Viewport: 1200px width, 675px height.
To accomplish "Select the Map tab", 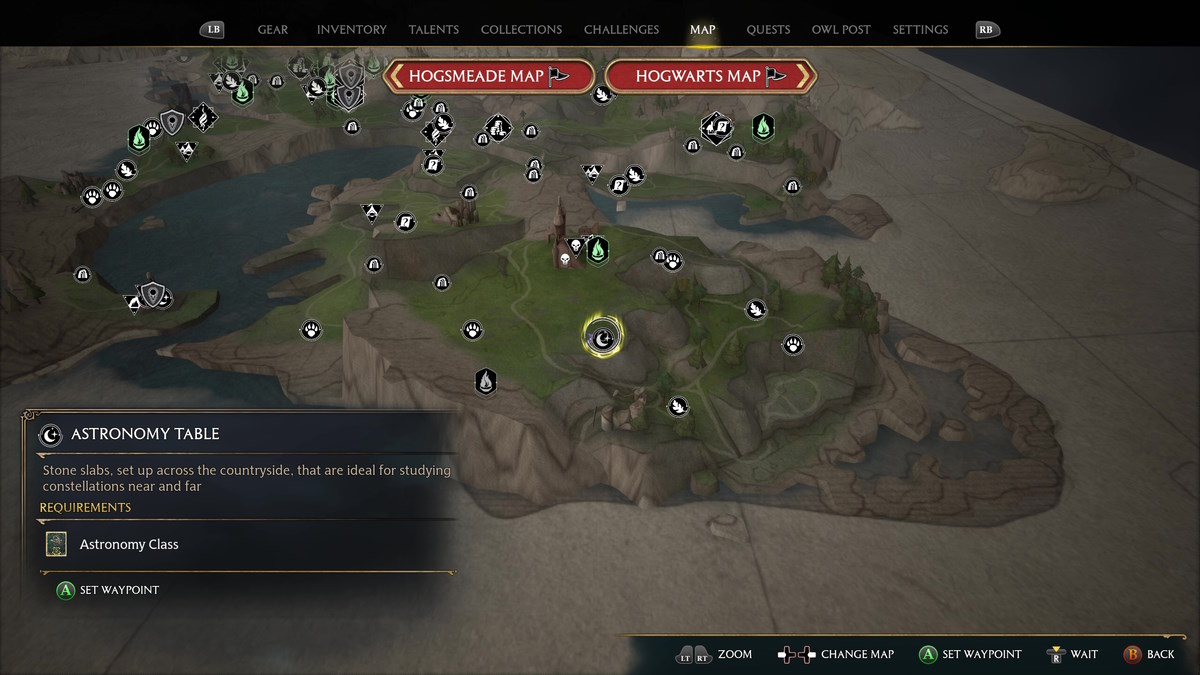I will [703, 30].
